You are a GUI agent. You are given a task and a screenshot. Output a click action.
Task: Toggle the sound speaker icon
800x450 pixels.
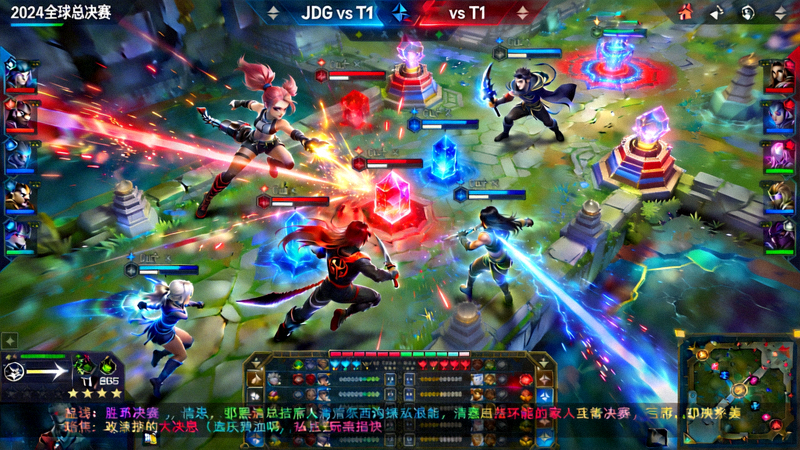717,13
